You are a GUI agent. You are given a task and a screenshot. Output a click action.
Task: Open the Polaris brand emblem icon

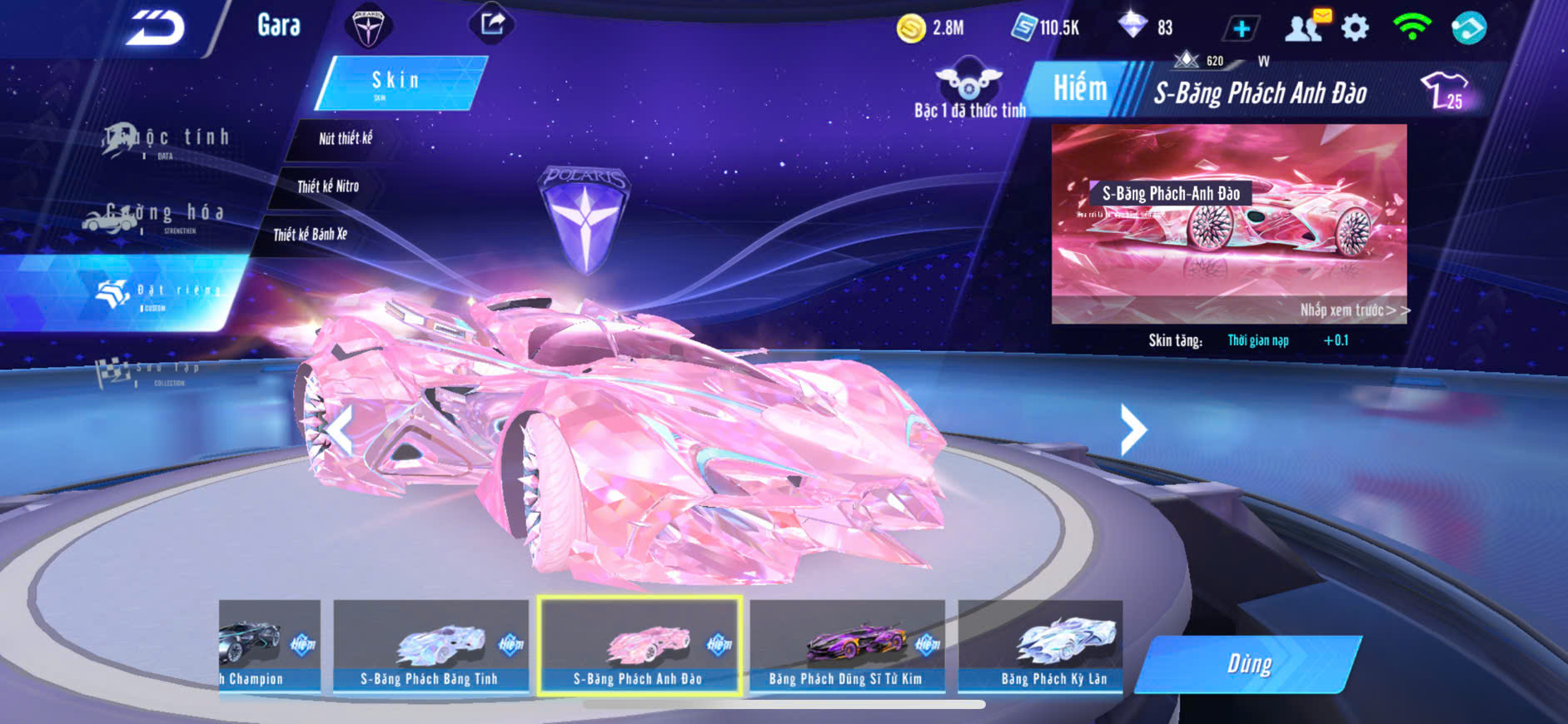(368, 27)
